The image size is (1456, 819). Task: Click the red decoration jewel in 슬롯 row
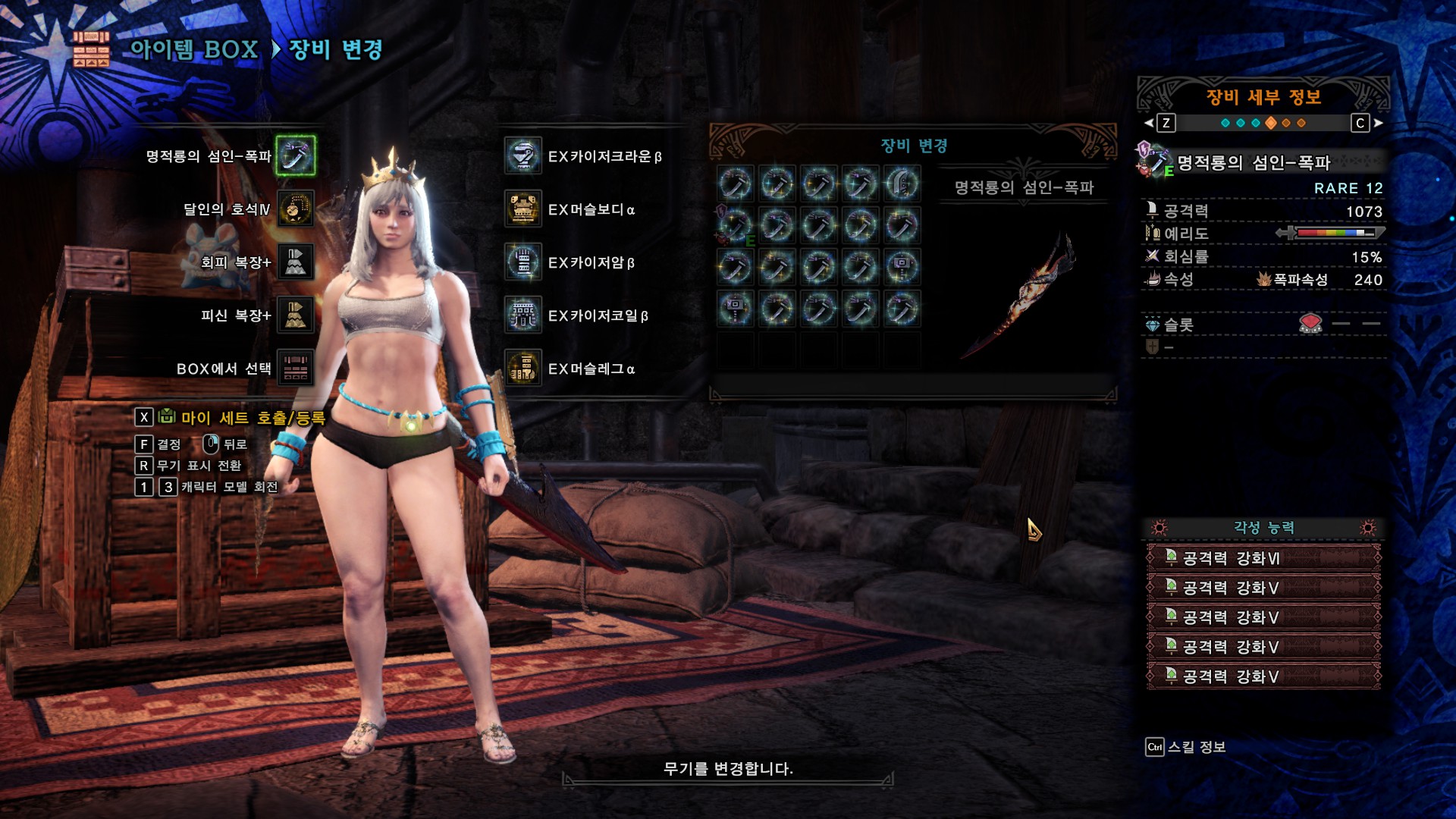[1310, 325]
